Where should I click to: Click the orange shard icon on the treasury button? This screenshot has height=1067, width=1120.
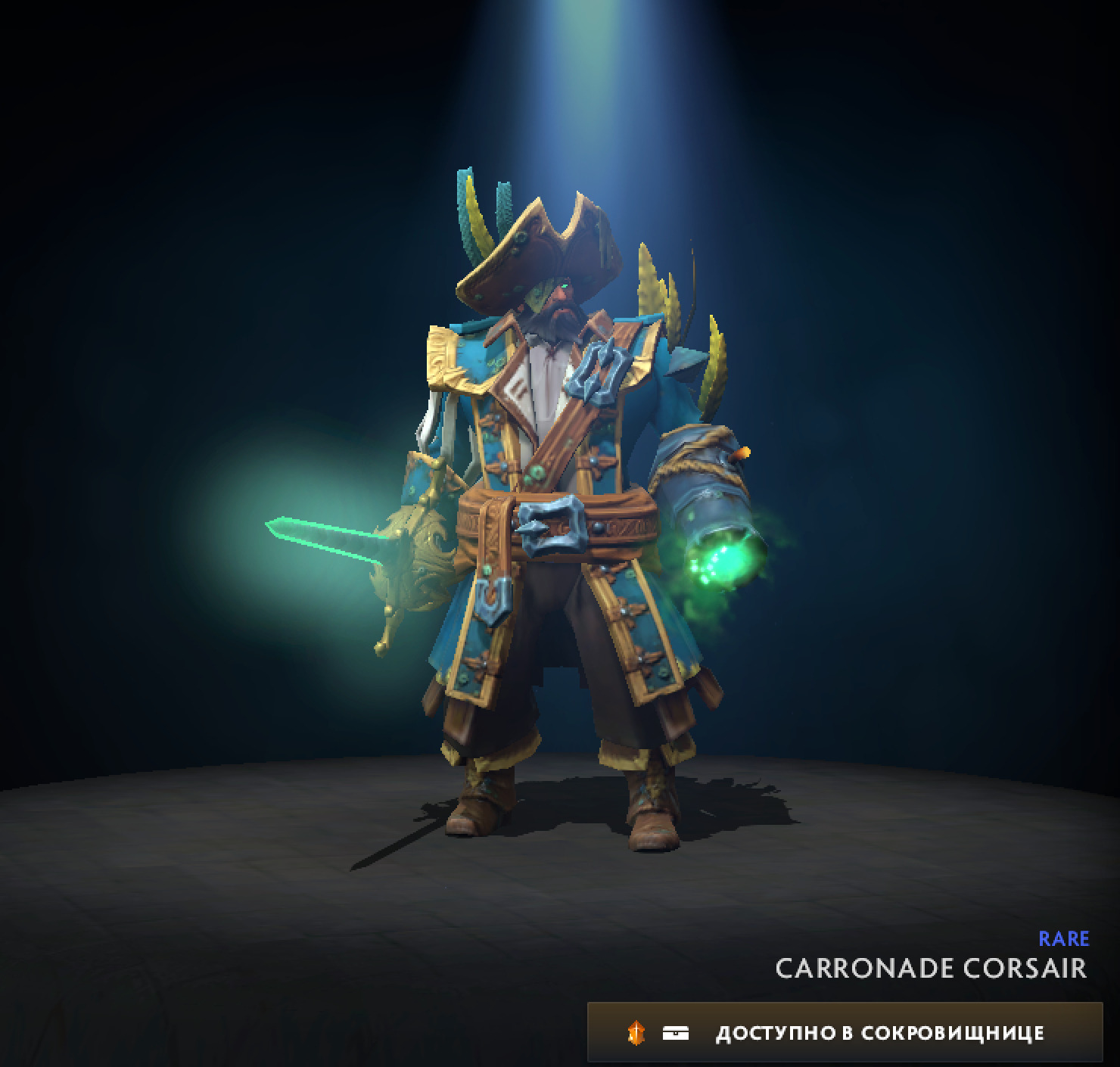[638, 1031]
